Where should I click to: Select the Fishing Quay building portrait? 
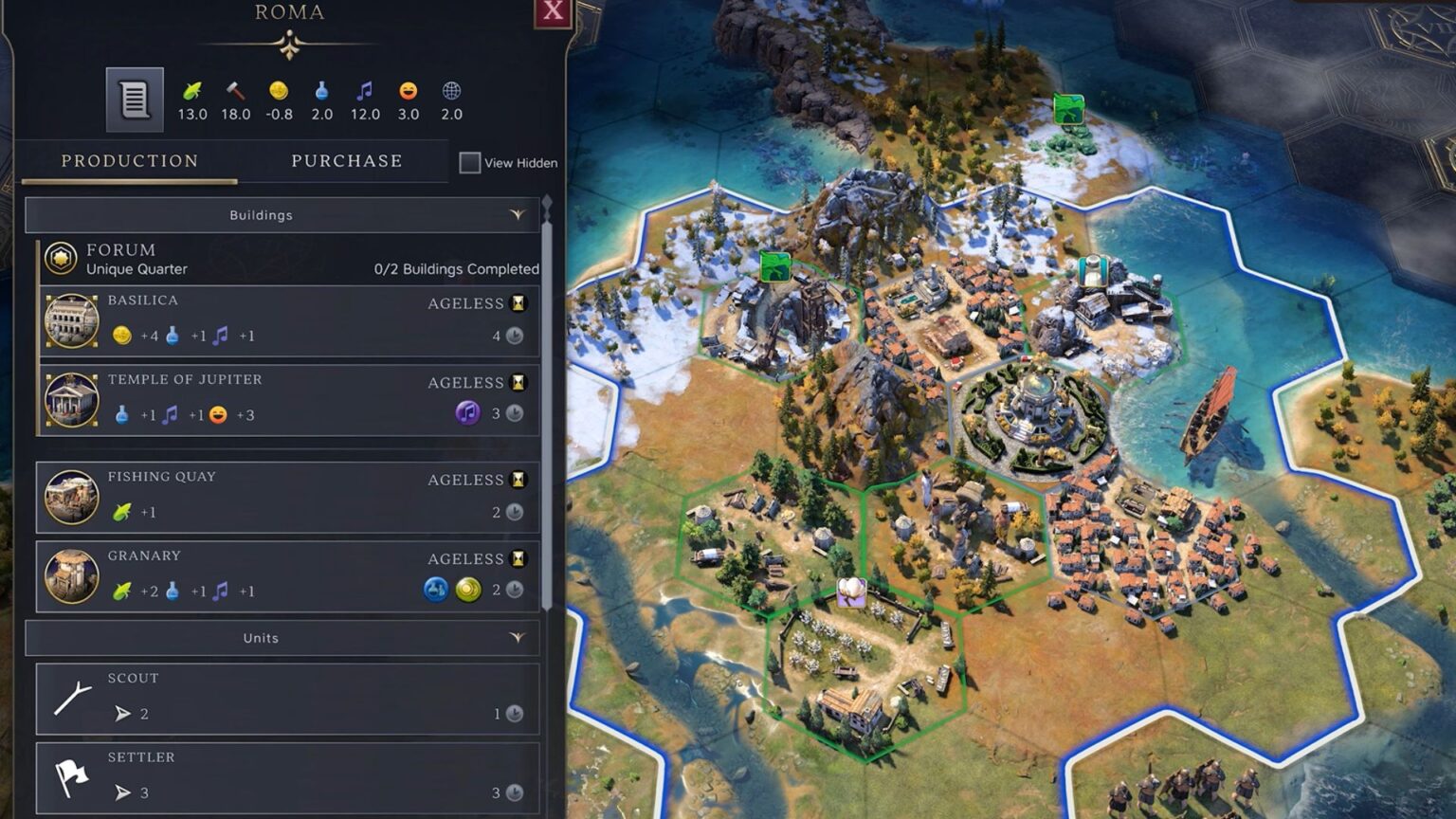[x=70, y=498]
